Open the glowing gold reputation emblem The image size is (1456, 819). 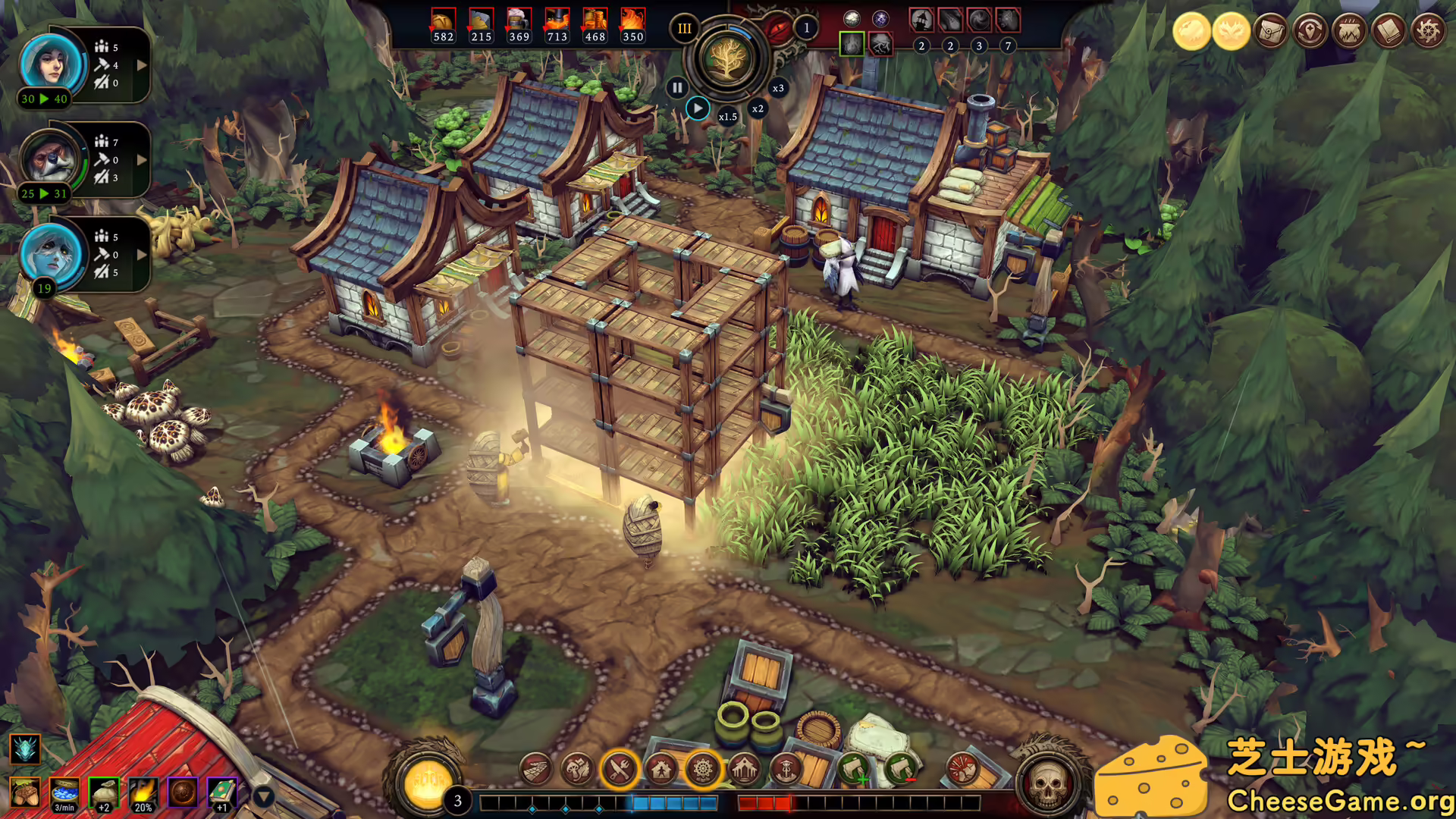click(x=426, y=783)
